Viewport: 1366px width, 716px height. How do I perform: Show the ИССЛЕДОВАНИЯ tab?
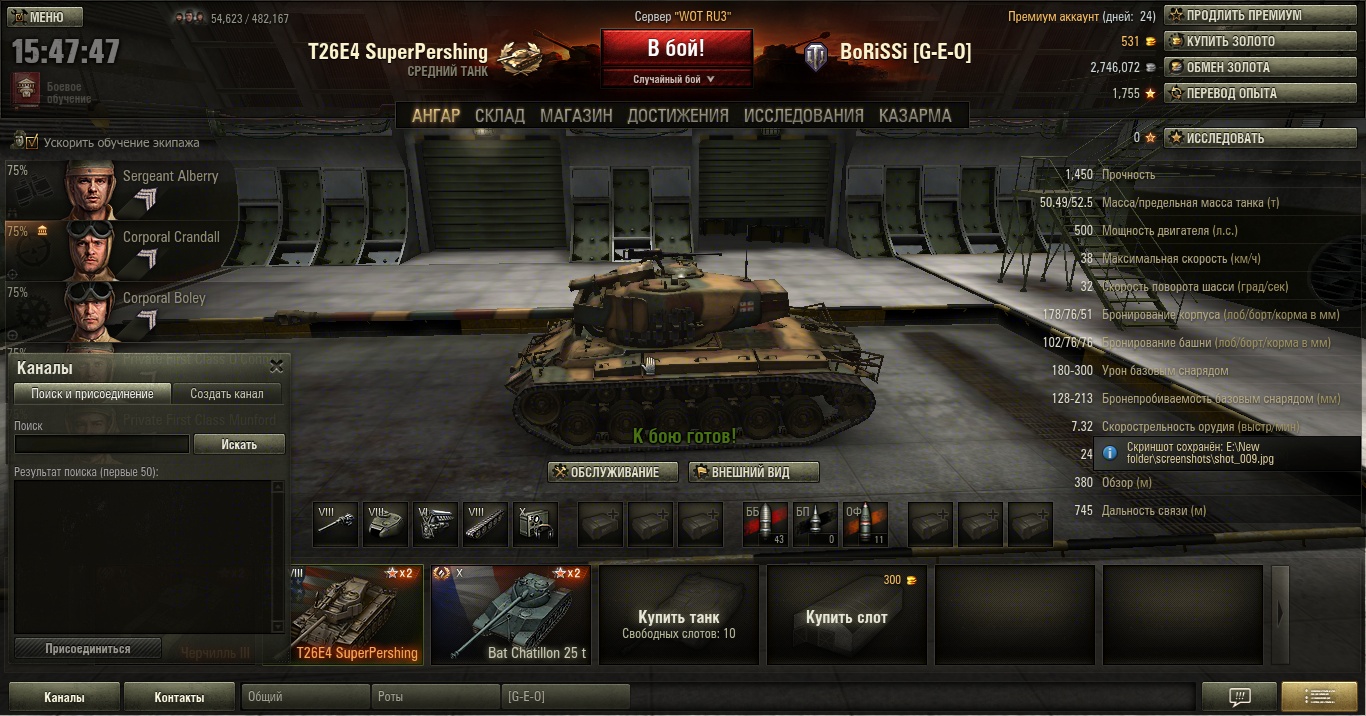(803, 115)
